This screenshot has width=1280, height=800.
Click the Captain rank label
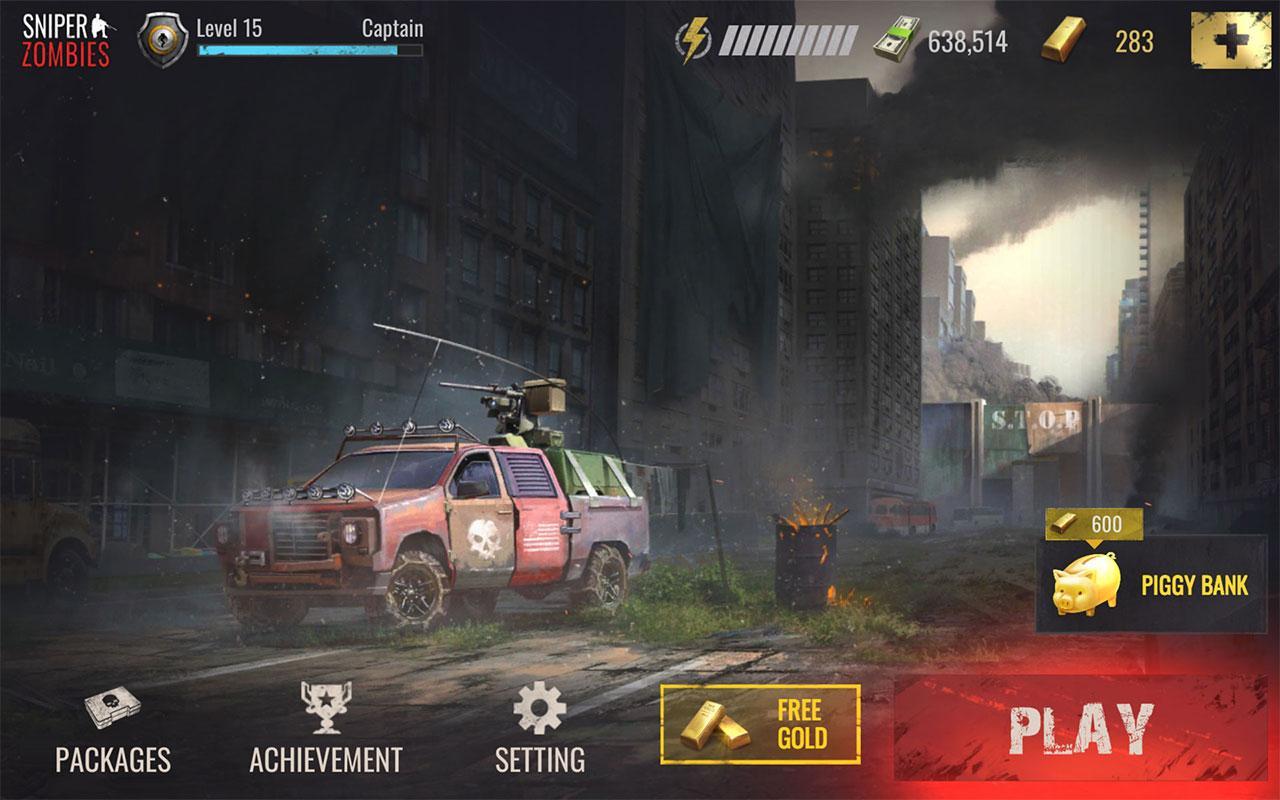[394, 31]
